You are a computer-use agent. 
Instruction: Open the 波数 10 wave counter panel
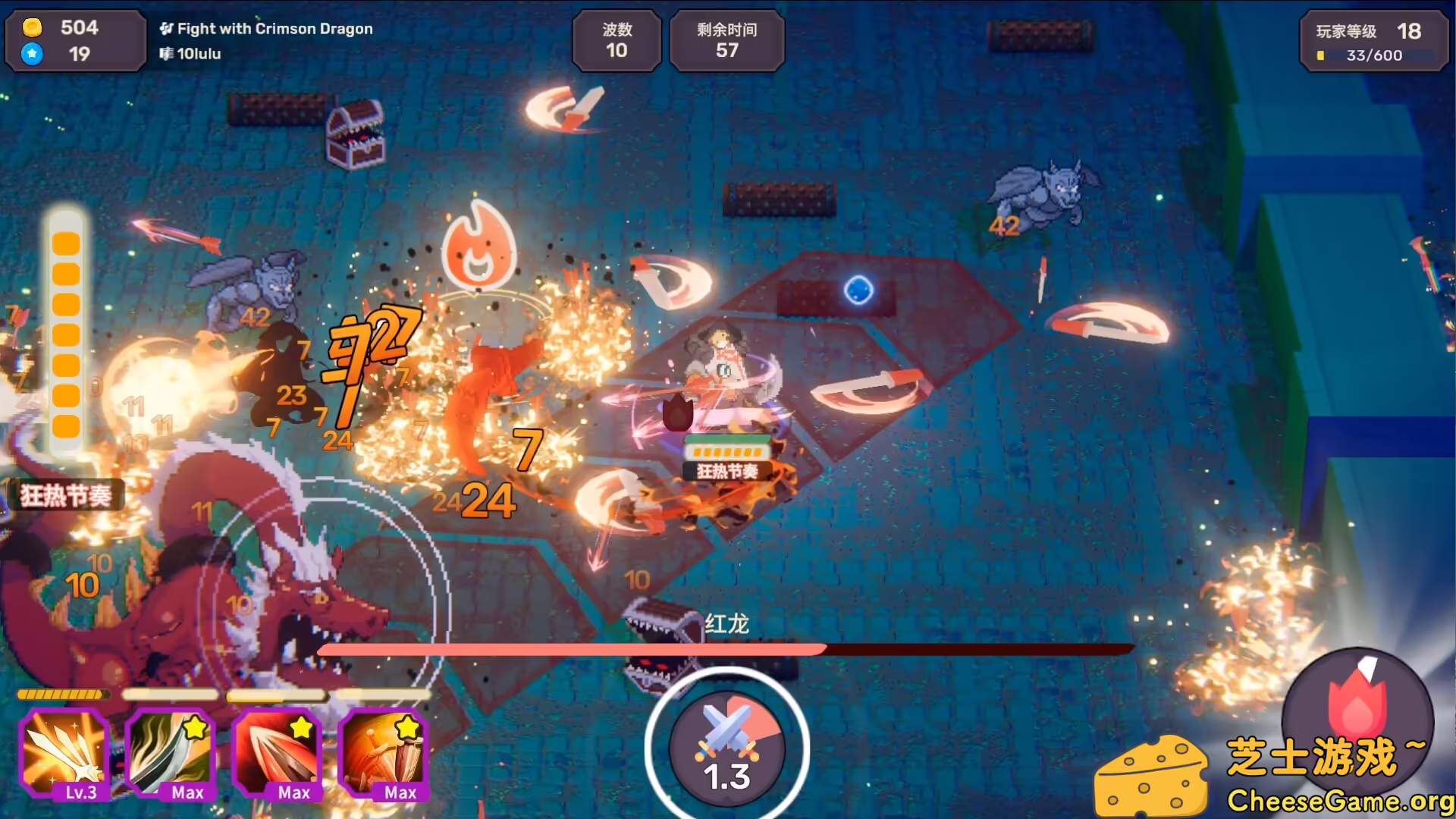click(x=617, y=41)
